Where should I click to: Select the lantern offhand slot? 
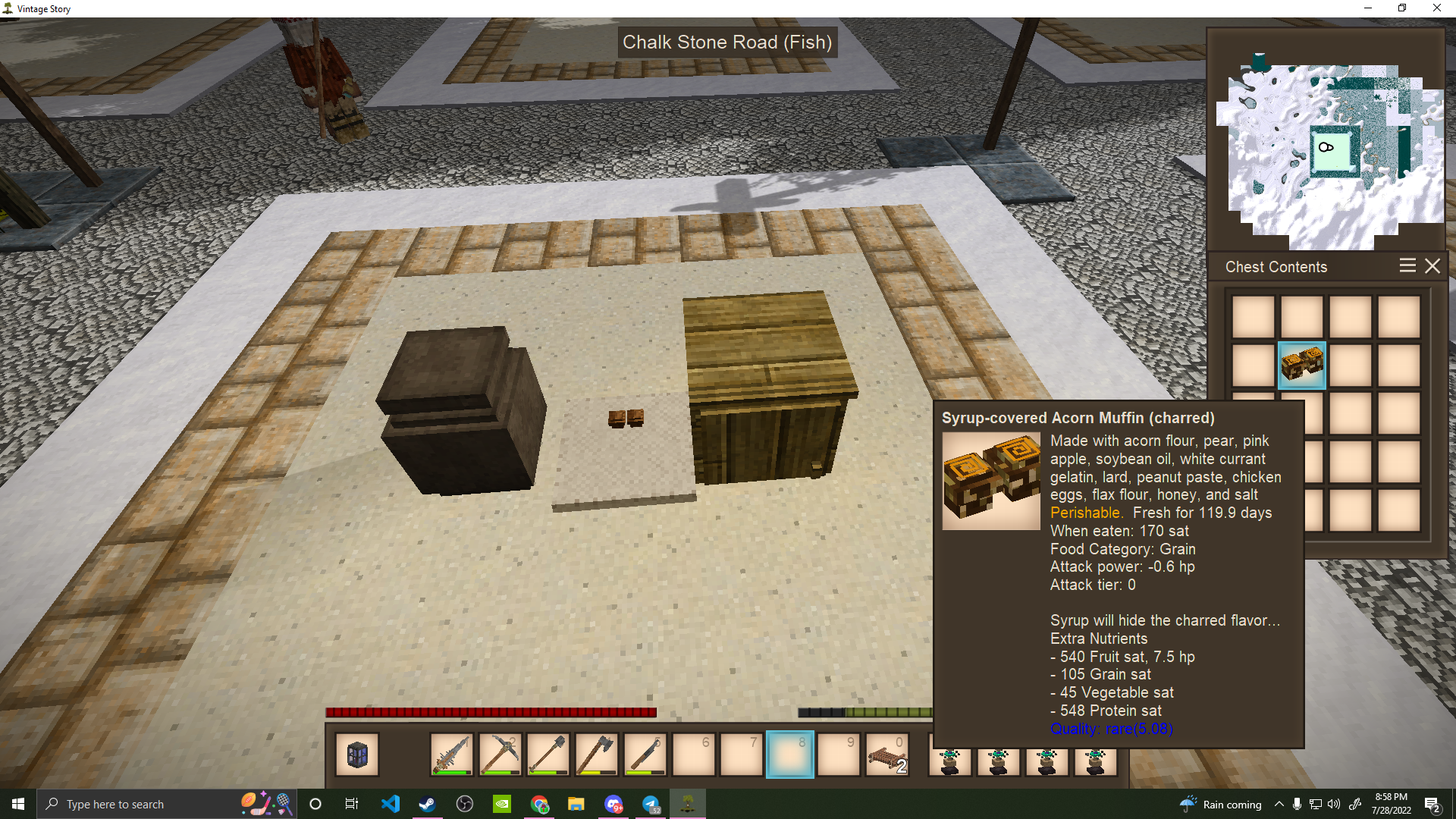357,755
